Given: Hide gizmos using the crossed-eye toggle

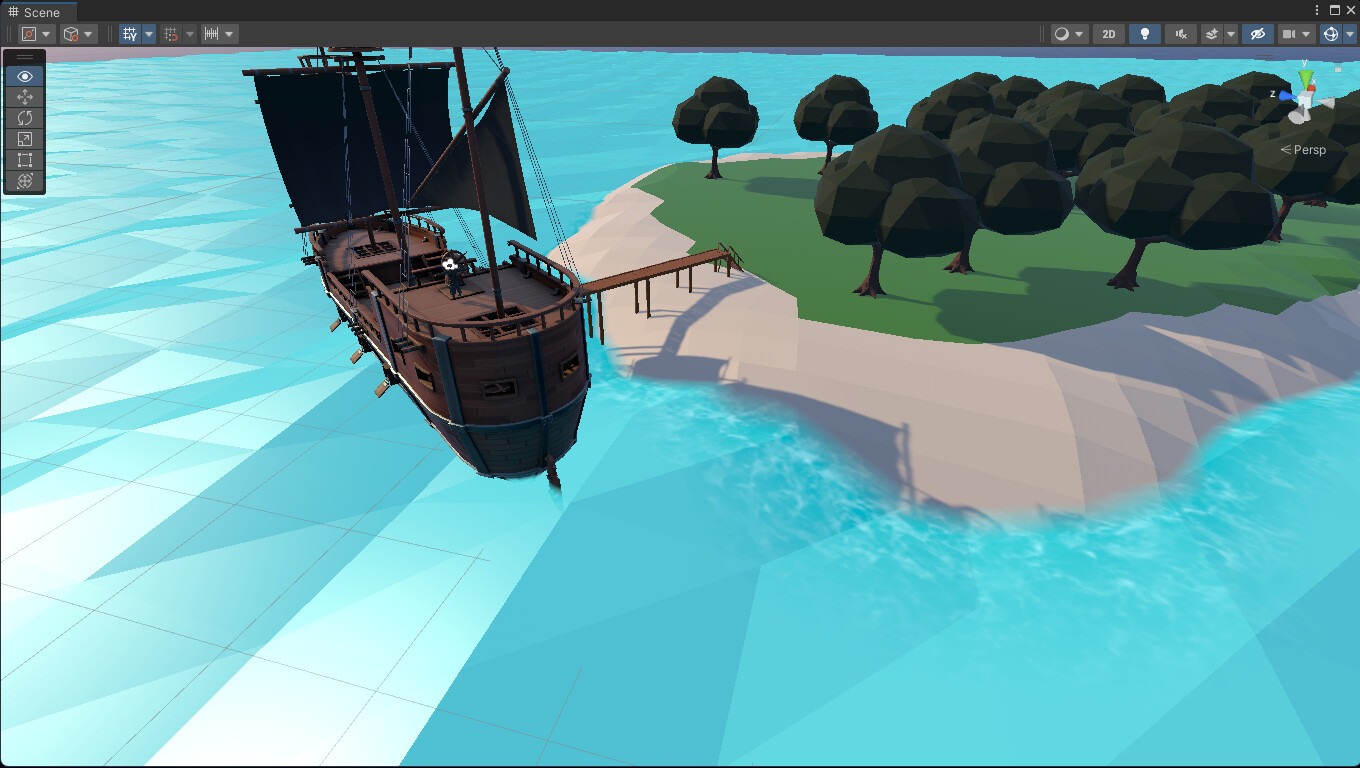Looking at the screenshot, I should pyautogui.click(x=1257, y=34).
